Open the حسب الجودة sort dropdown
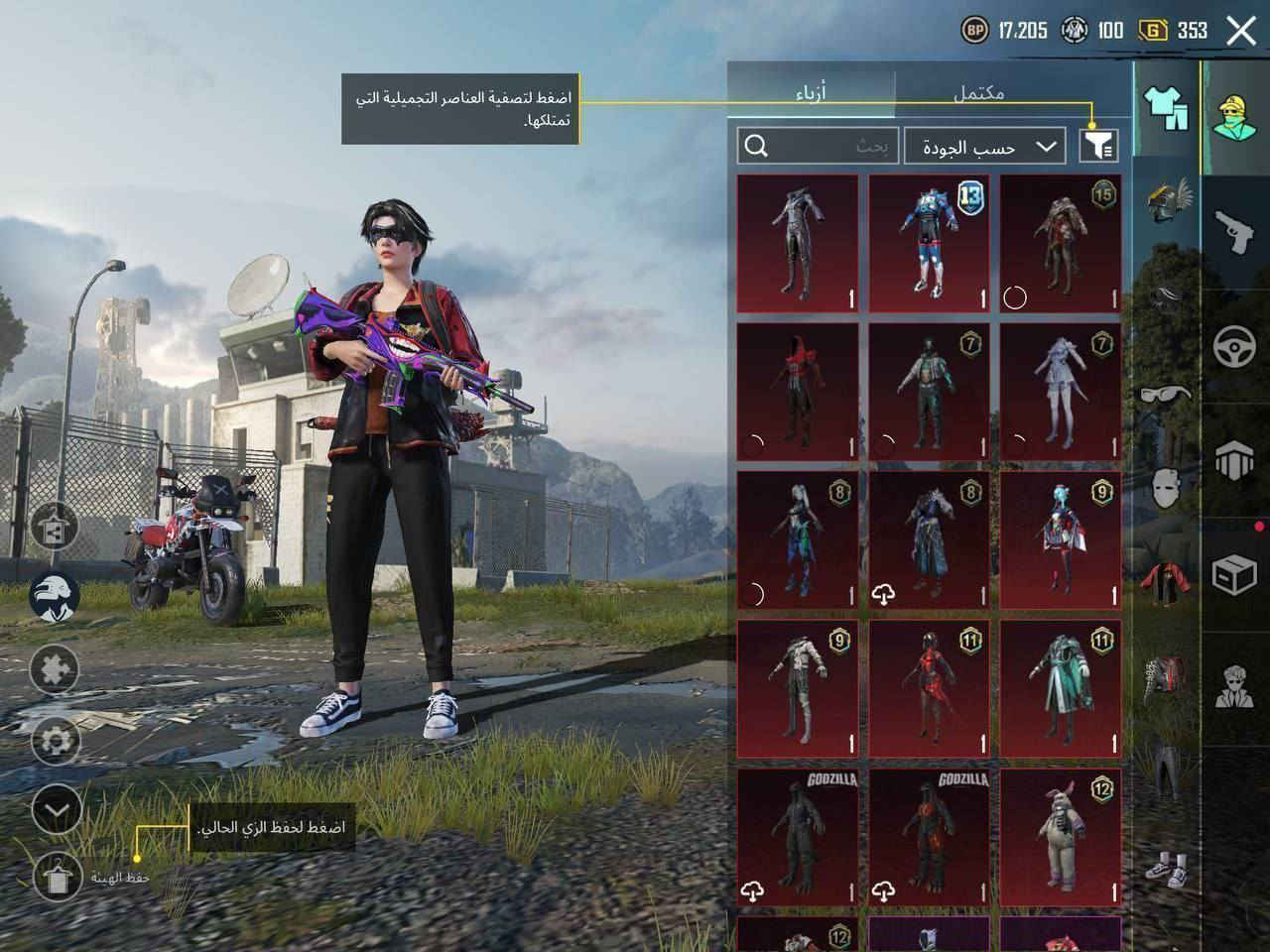The image size is (1270, 952). pos(985,147)
